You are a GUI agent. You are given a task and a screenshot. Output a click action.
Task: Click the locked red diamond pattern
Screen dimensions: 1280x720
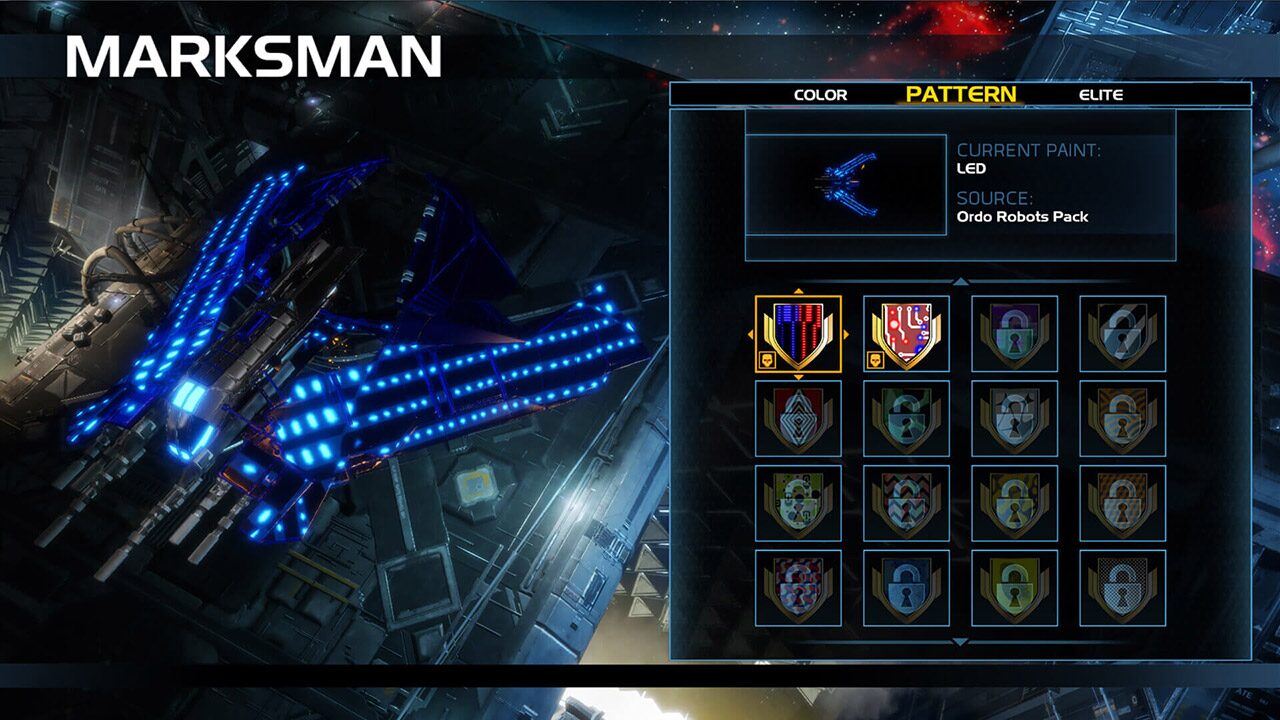point(800,420)
